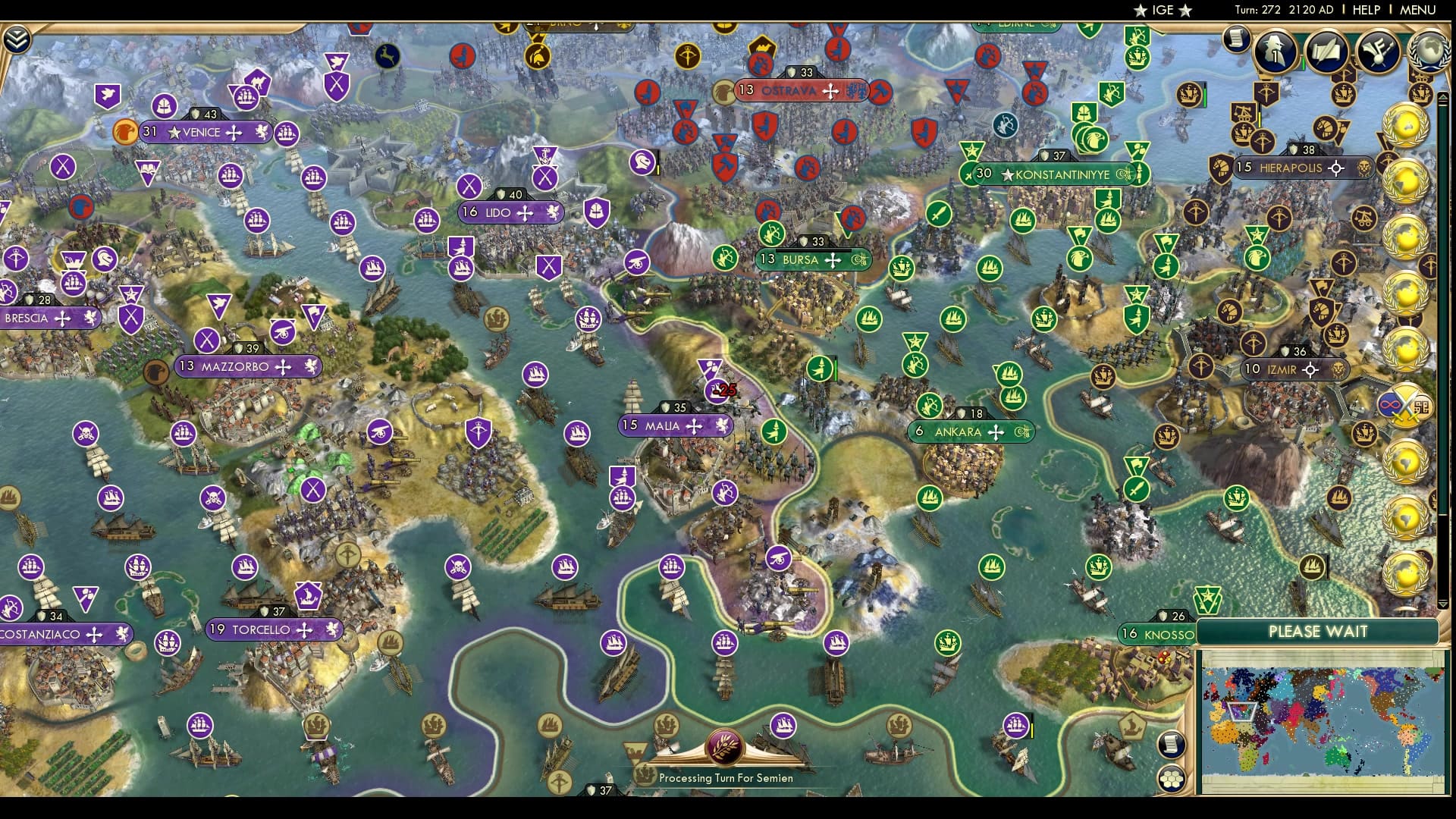Open HELP from the top bar
Image resolution: width=1456 pixels, height=819 pixels.
pyautogui.click(x=1365, y=10)
